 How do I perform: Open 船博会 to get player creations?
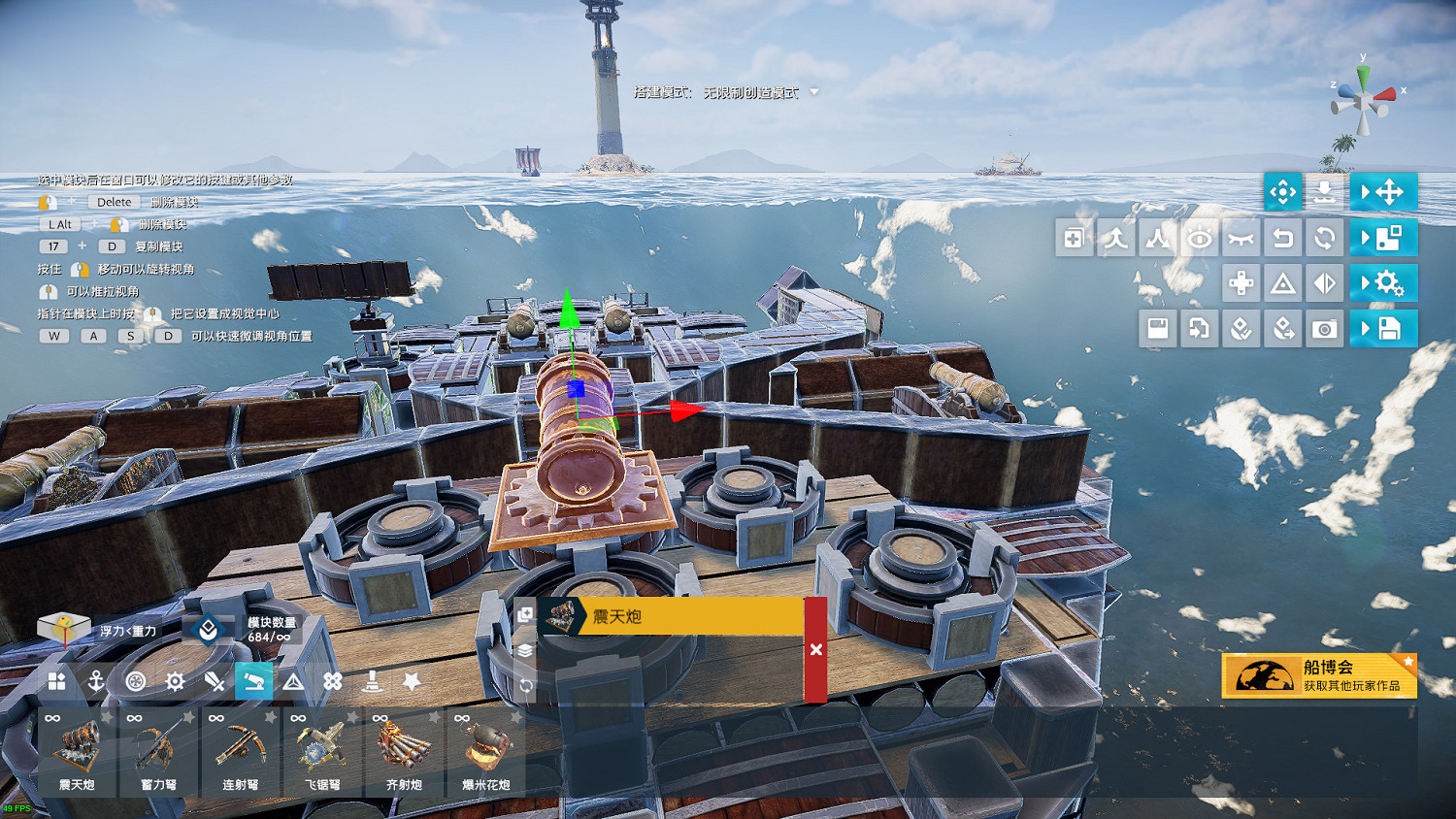[1319, 675]
